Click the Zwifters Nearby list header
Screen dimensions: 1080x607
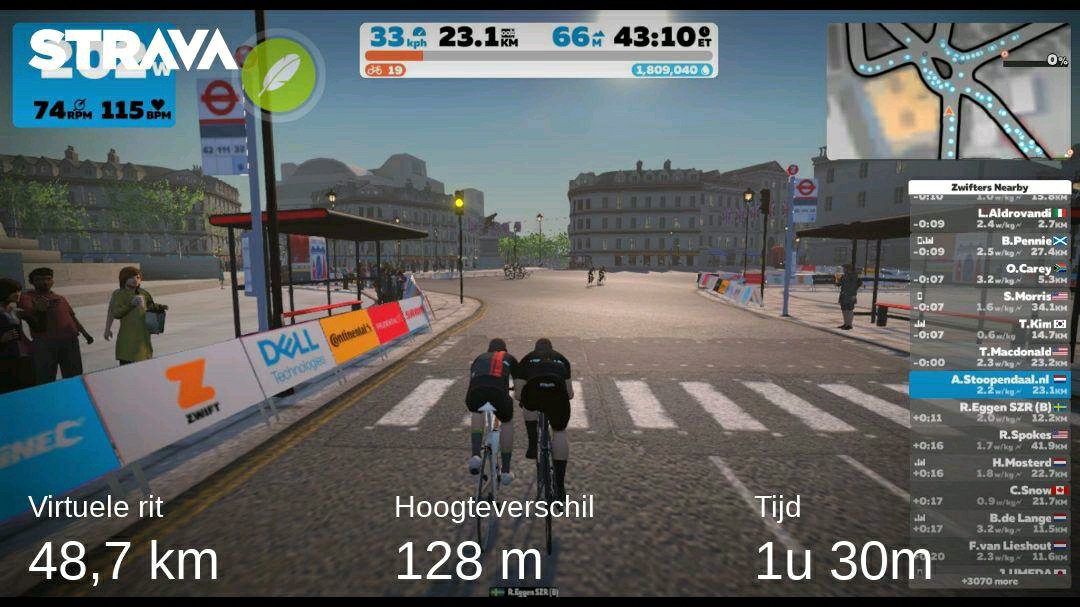[x=989, y=187]
